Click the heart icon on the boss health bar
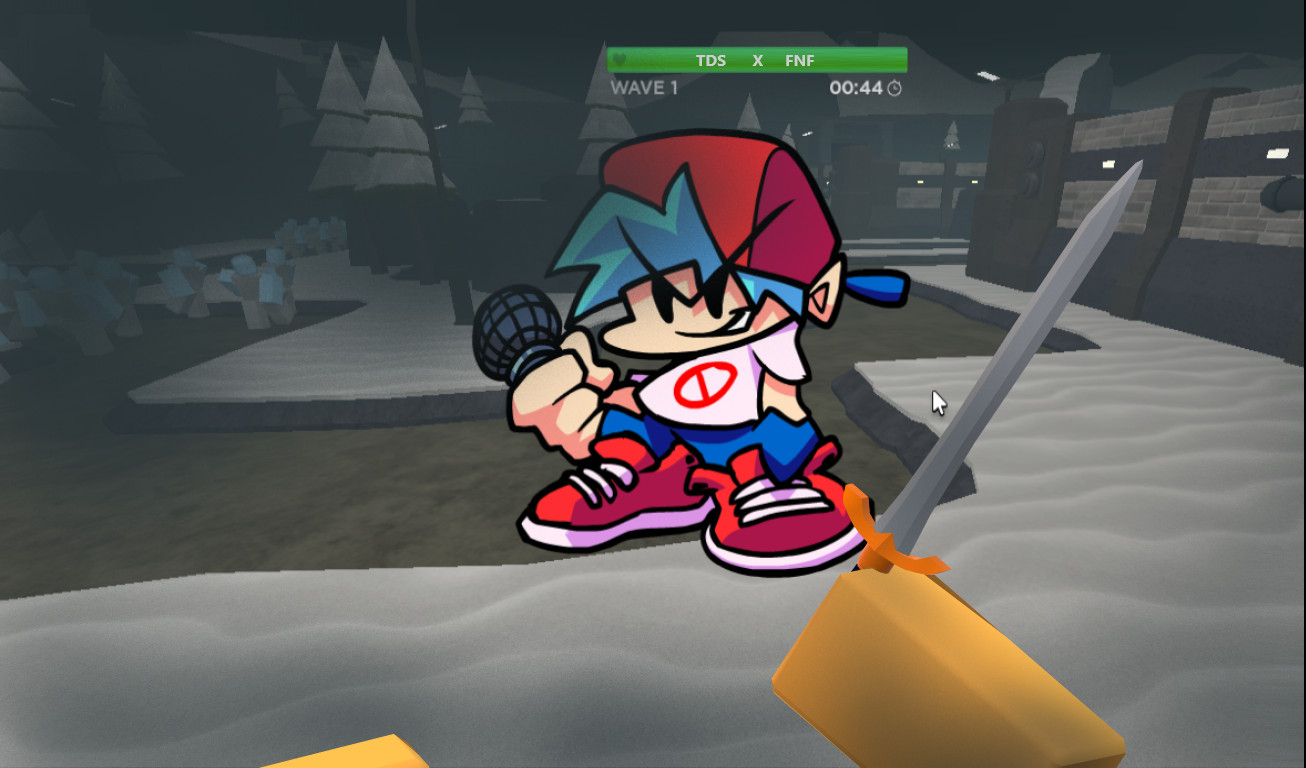The image size is (1306, 768). 620,60
